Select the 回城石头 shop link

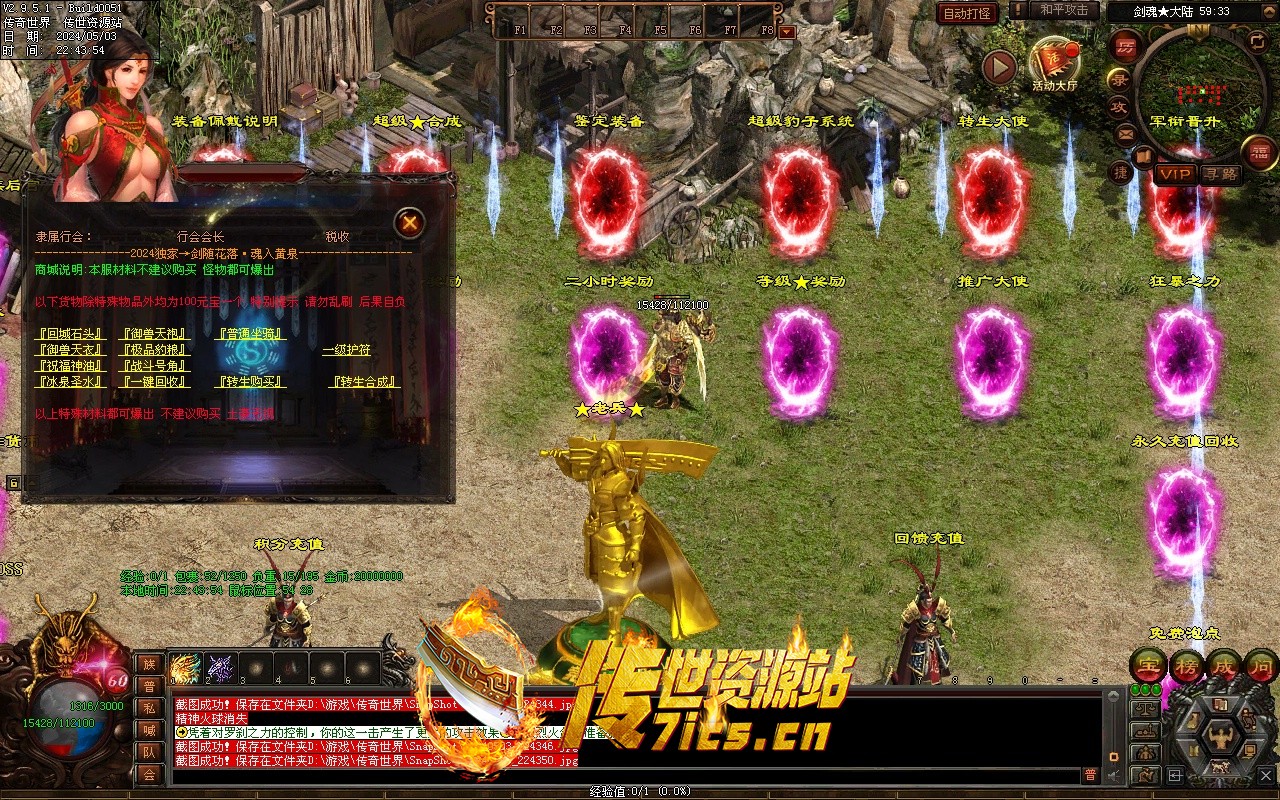coord(69,334)
